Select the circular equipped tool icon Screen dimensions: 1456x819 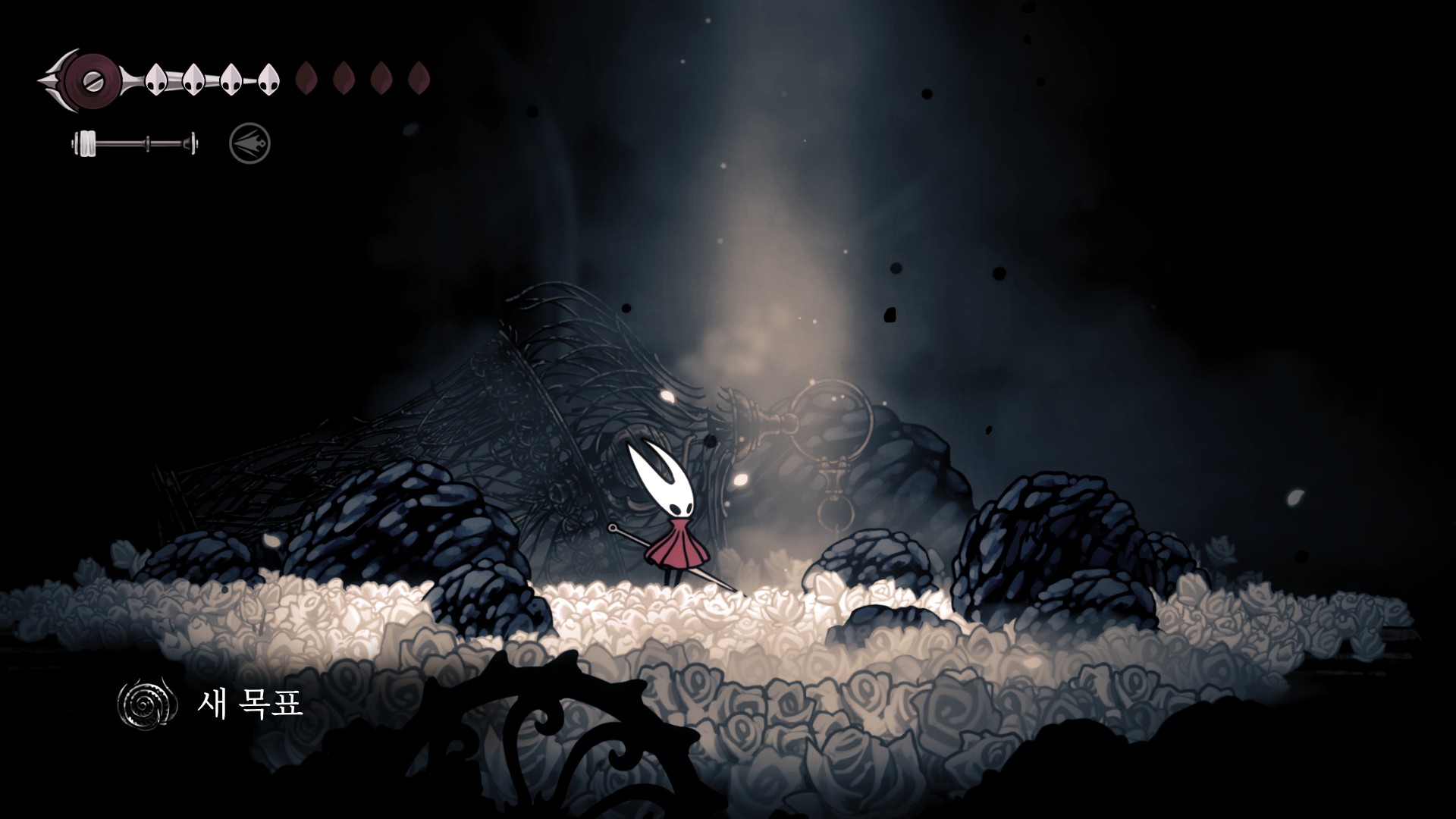[x=249, y=143]
